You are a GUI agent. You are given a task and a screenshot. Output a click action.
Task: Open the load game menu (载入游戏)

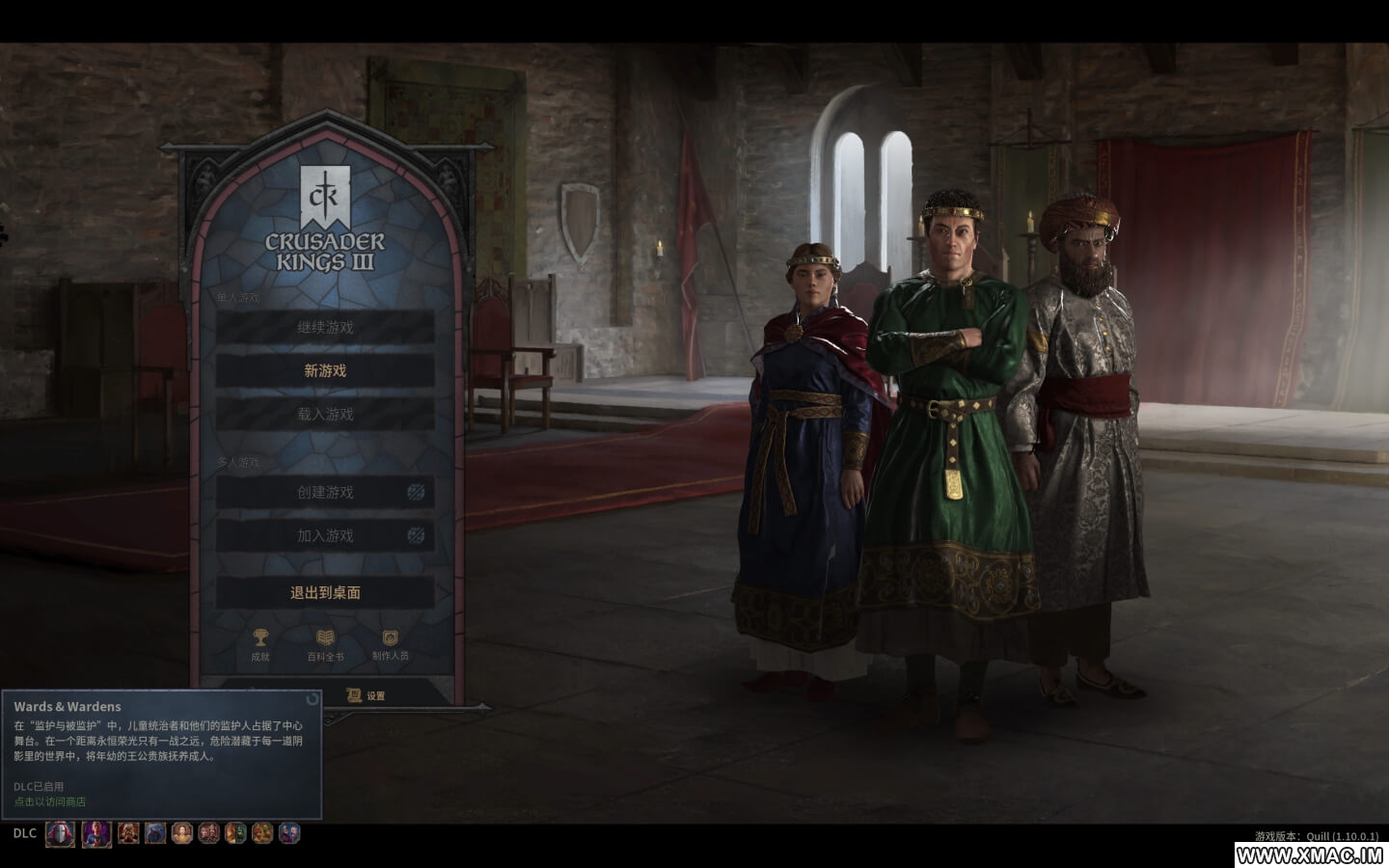[x=325, y=414]
